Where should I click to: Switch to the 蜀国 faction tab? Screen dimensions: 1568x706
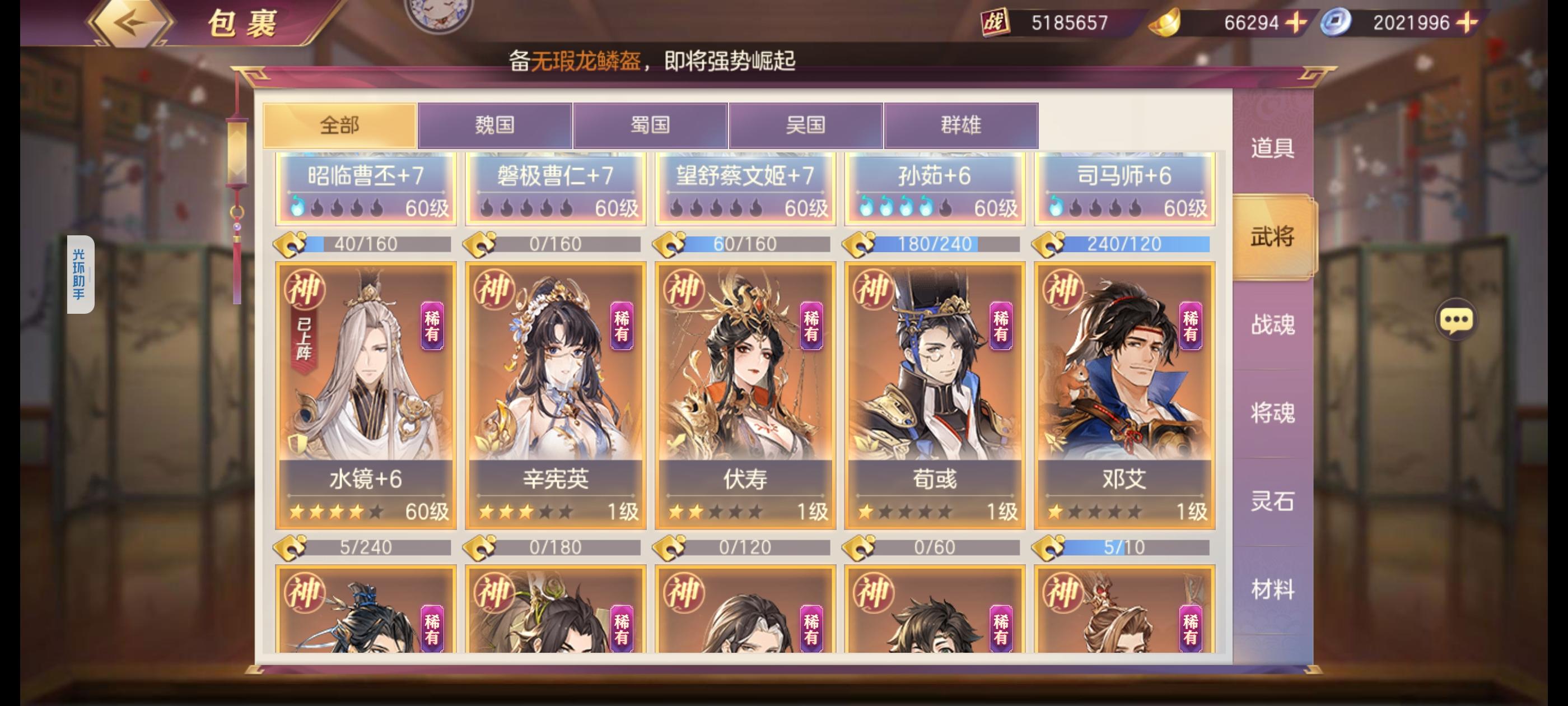point(651,124)
